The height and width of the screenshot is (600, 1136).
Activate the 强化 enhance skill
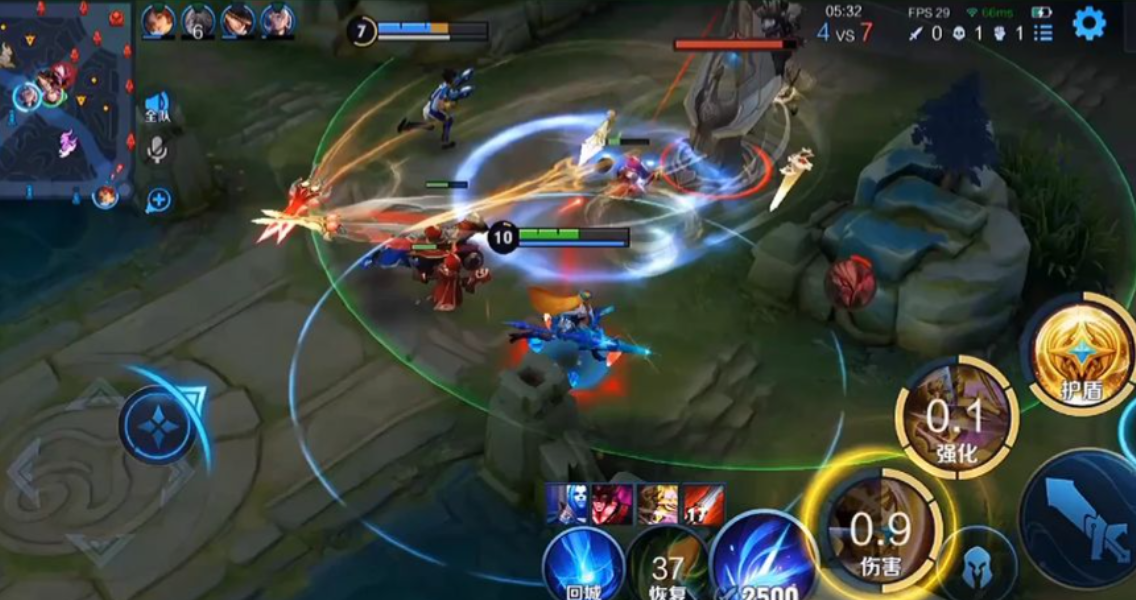click(956, 415)
